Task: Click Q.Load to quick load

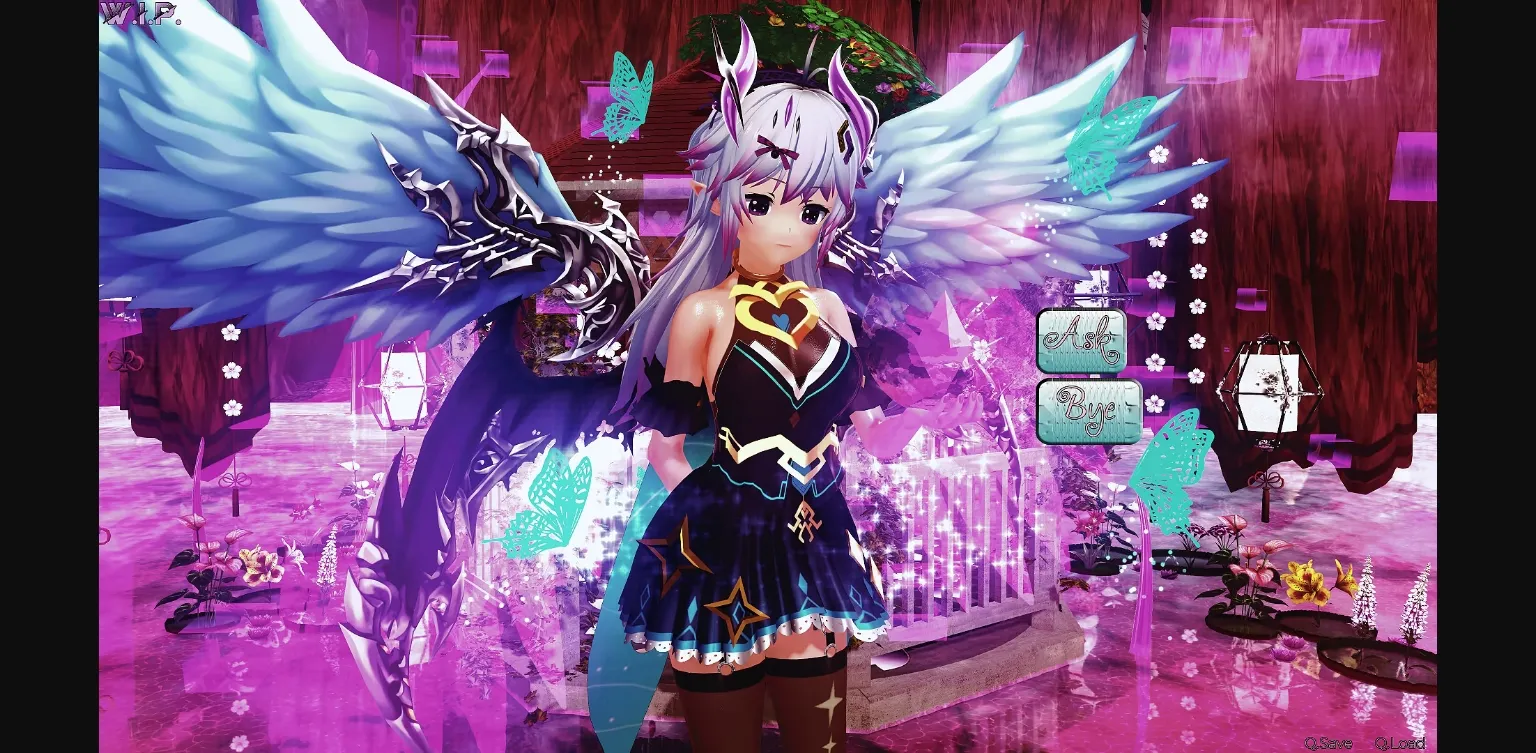Action: [x=1399, y=744]
